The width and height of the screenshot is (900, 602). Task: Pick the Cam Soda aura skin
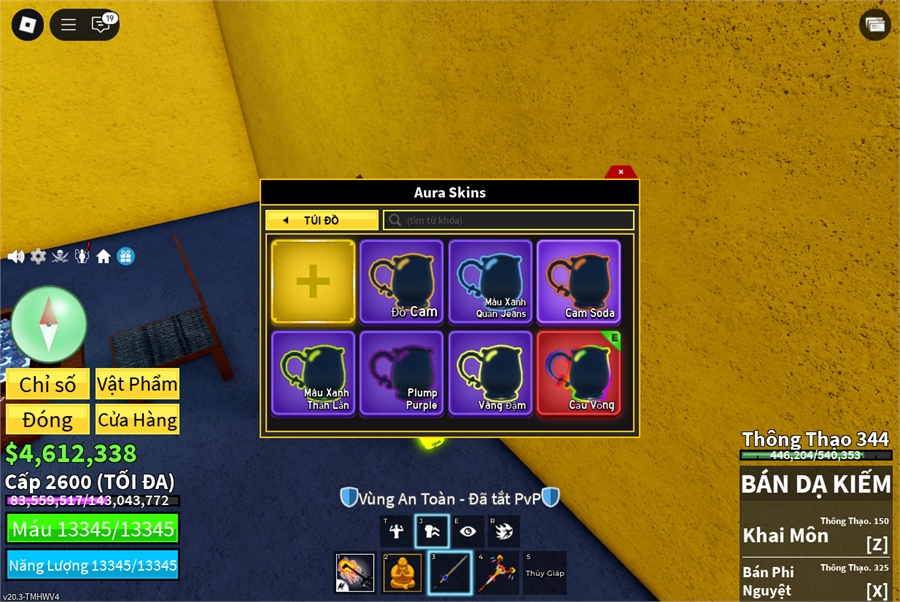pyautogui.click(x=579, y=282)
